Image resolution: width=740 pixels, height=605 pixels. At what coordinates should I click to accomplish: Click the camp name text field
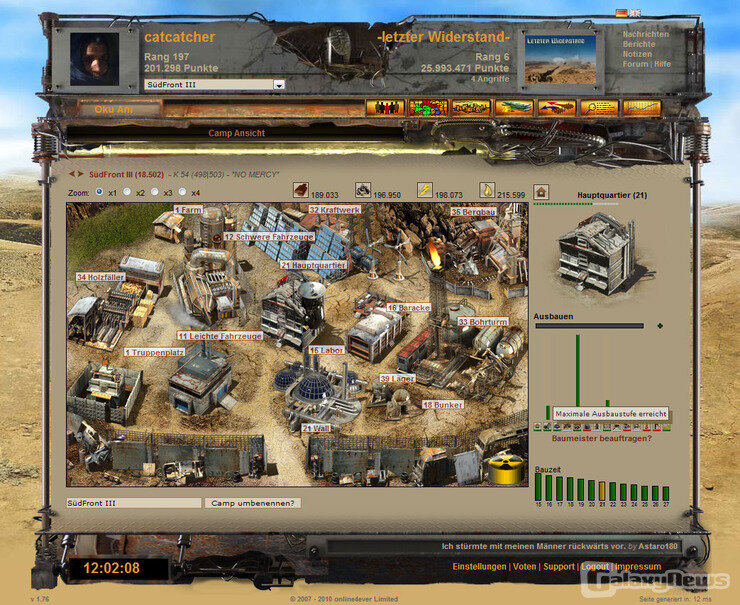point(134,502)
